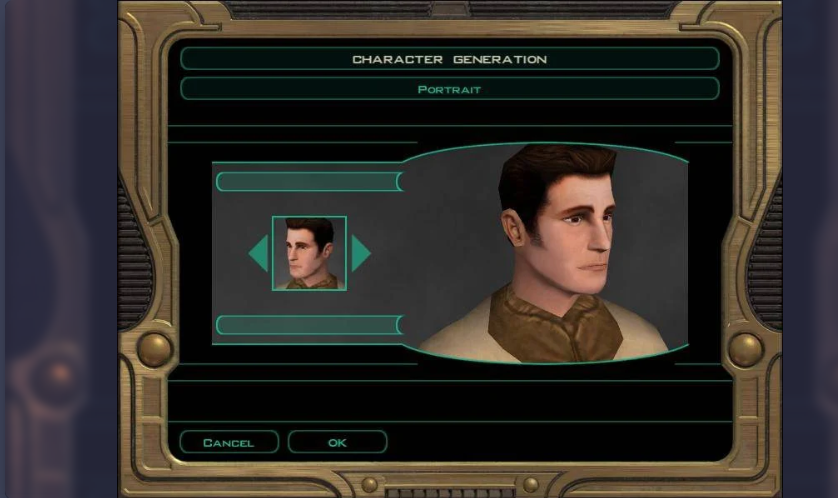Screen dimensions: 838x498
Task: Confirm the portrait with OK
Action: pos(337,442)
